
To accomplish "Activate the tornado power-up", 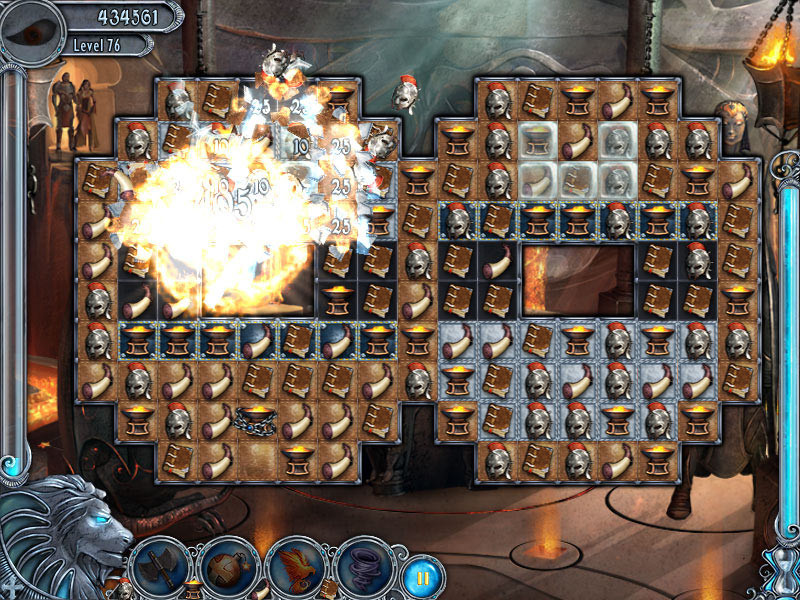I will pyautogui.click(x=363, y=565).
